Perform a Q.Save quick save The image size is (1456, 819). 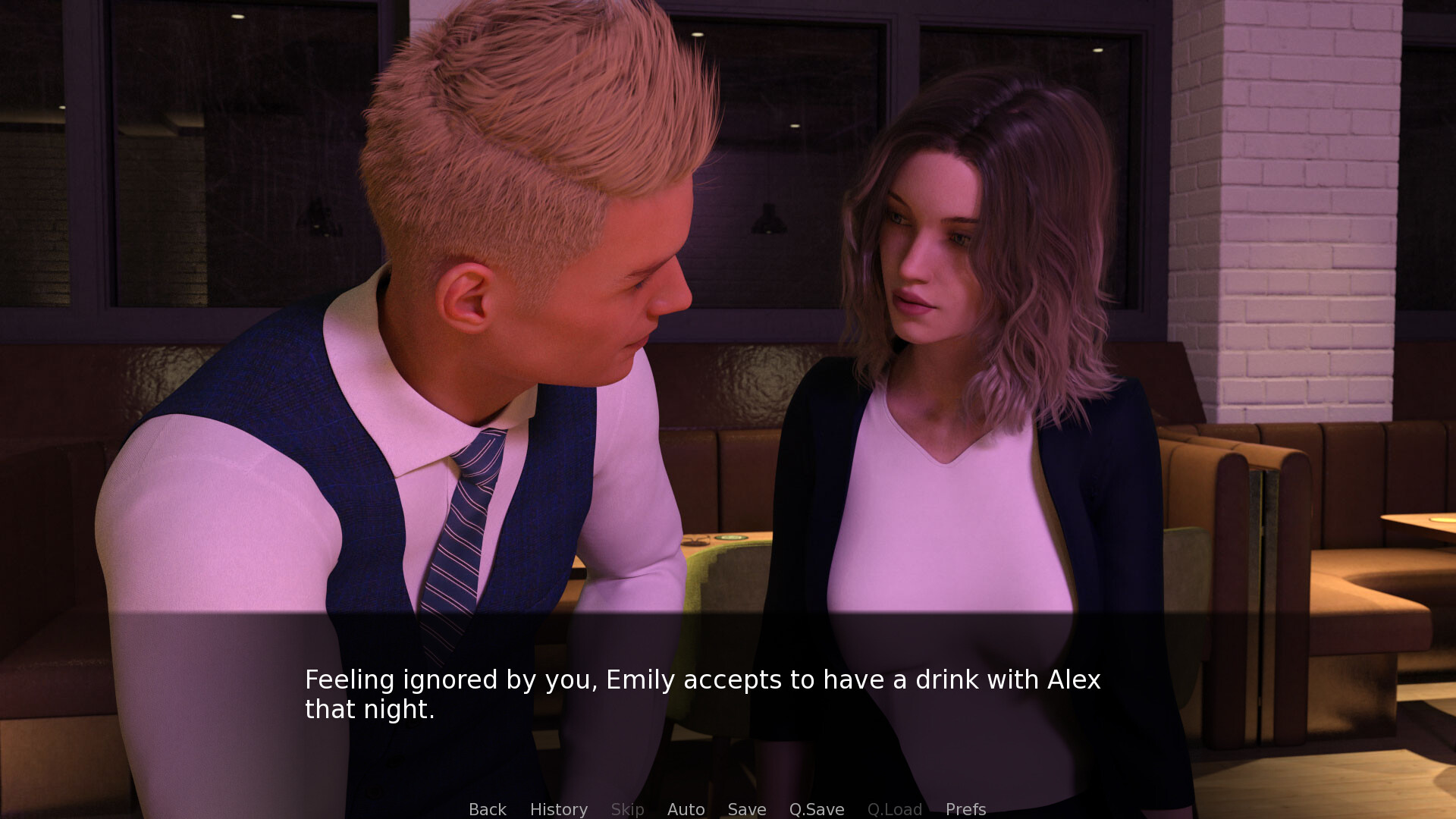click(x=816, y=809)
